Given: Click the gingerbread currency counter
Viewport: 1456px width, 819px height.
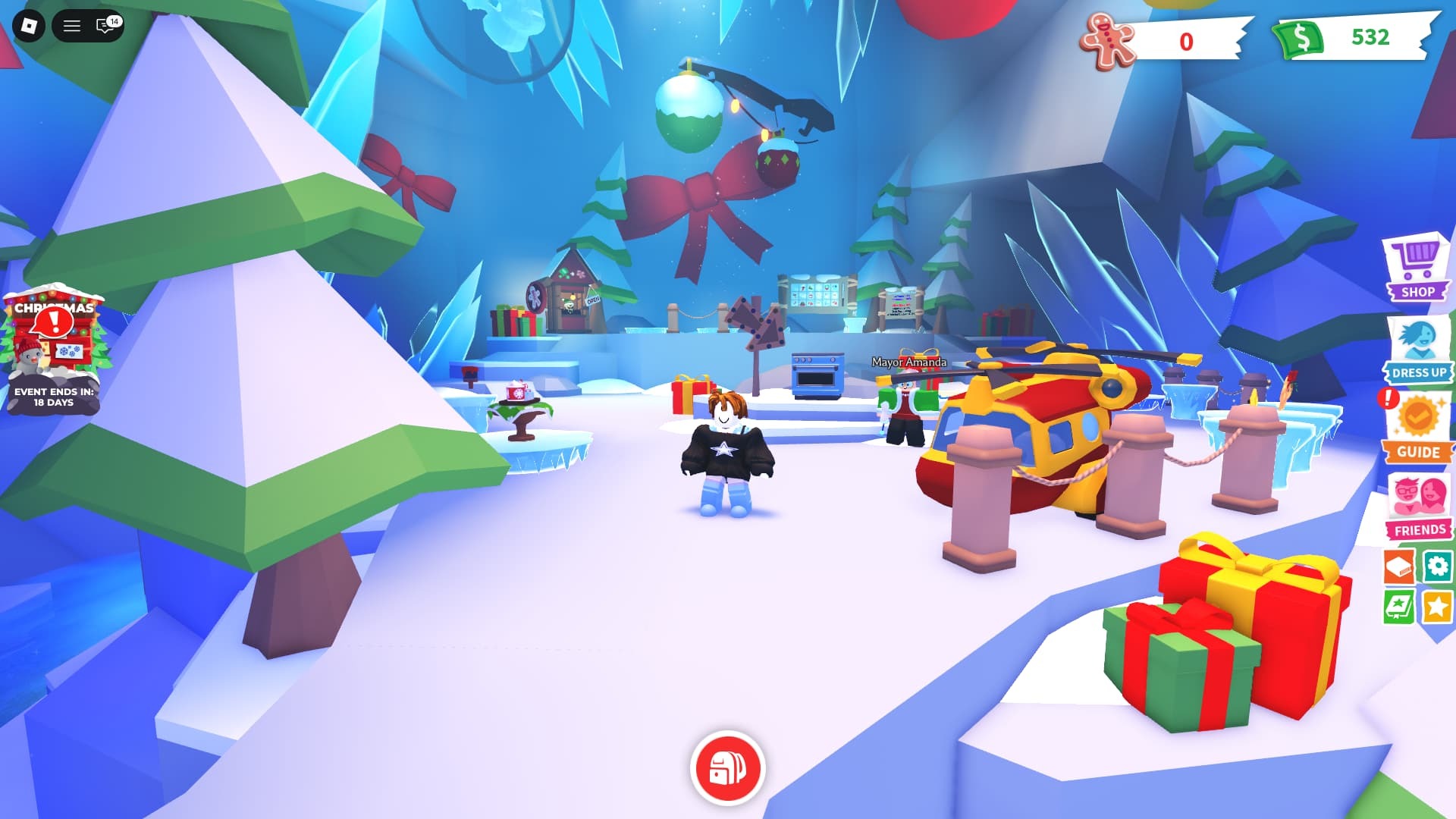Looking at the screenshot, I should click(x=1162, y=41).
